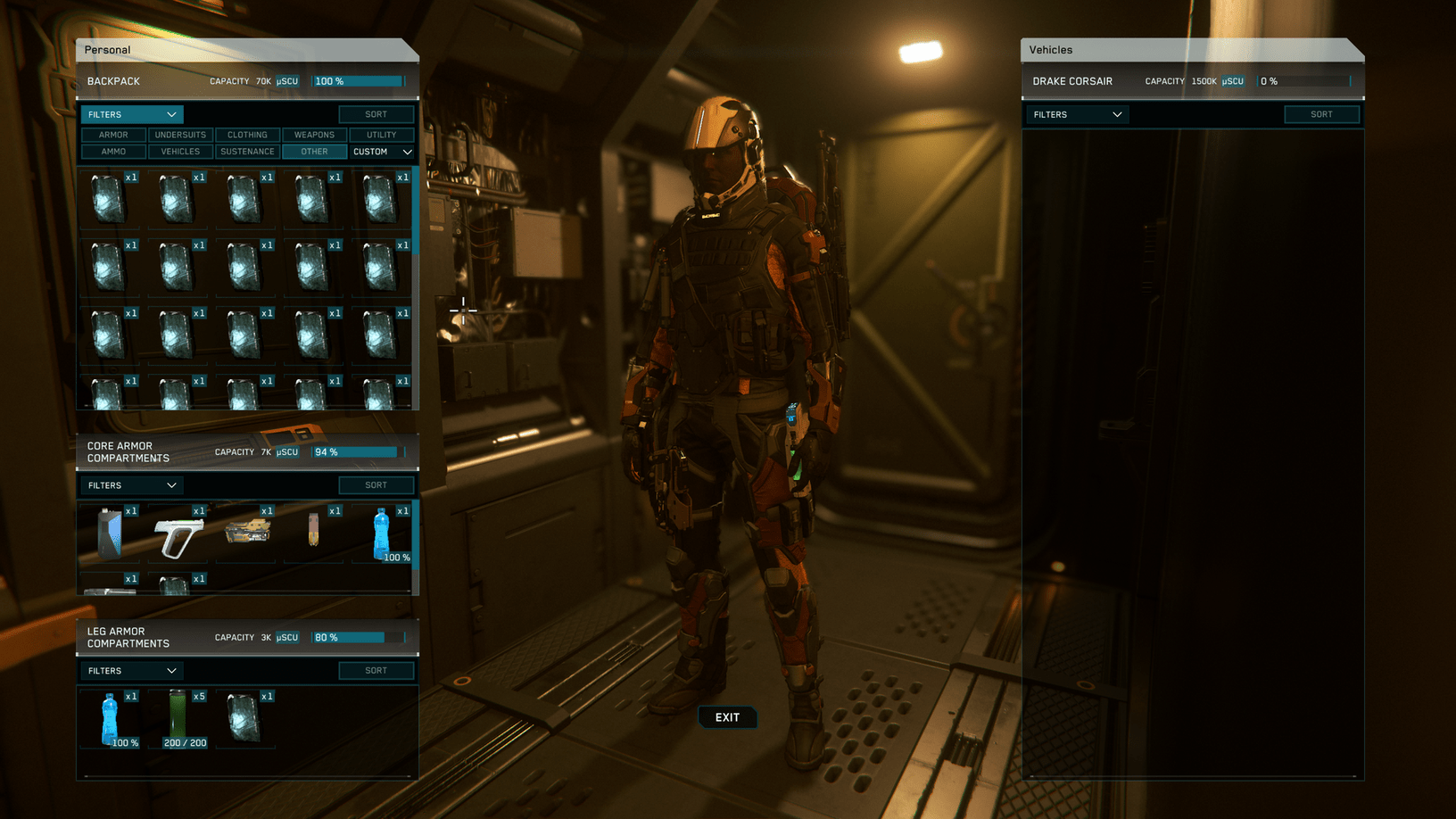
Task: Filter backpack by Armor
Action: 113,135
